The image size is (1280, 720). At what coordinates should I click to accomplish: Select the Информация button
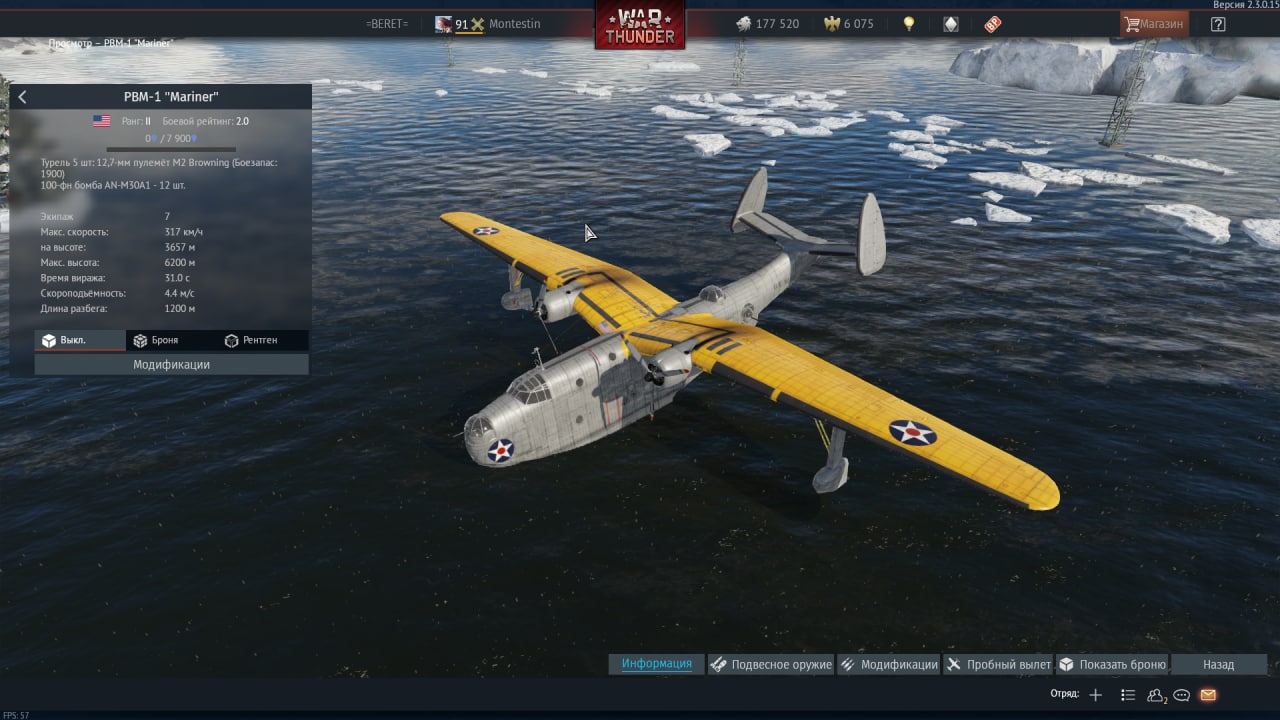point(656,664)
